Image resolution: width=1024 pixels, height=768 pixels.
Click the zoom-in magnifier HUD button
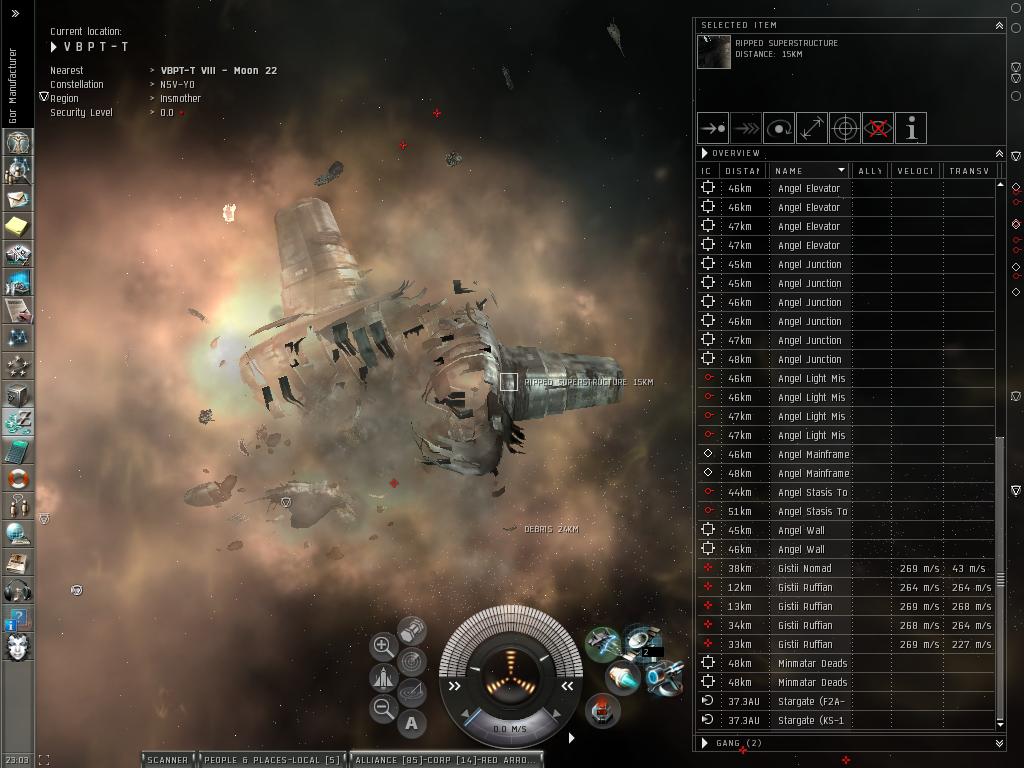coord(383,646)
